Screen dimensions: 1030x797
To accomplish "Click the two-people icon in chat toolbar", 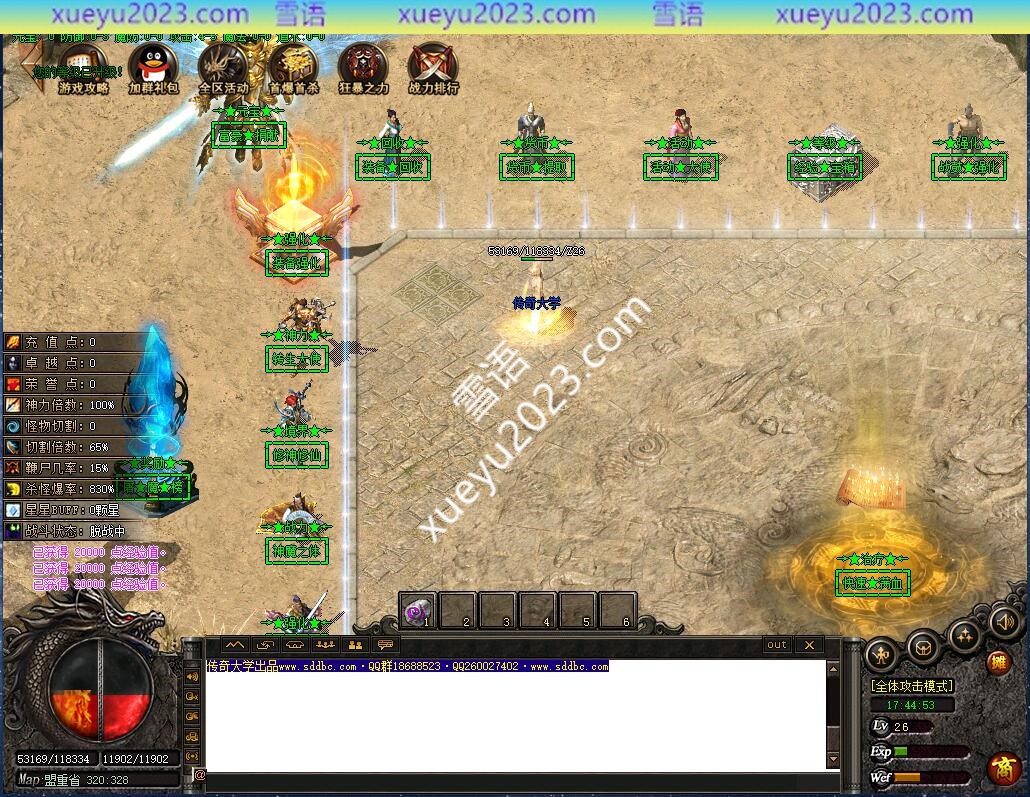I will point(354,645).
